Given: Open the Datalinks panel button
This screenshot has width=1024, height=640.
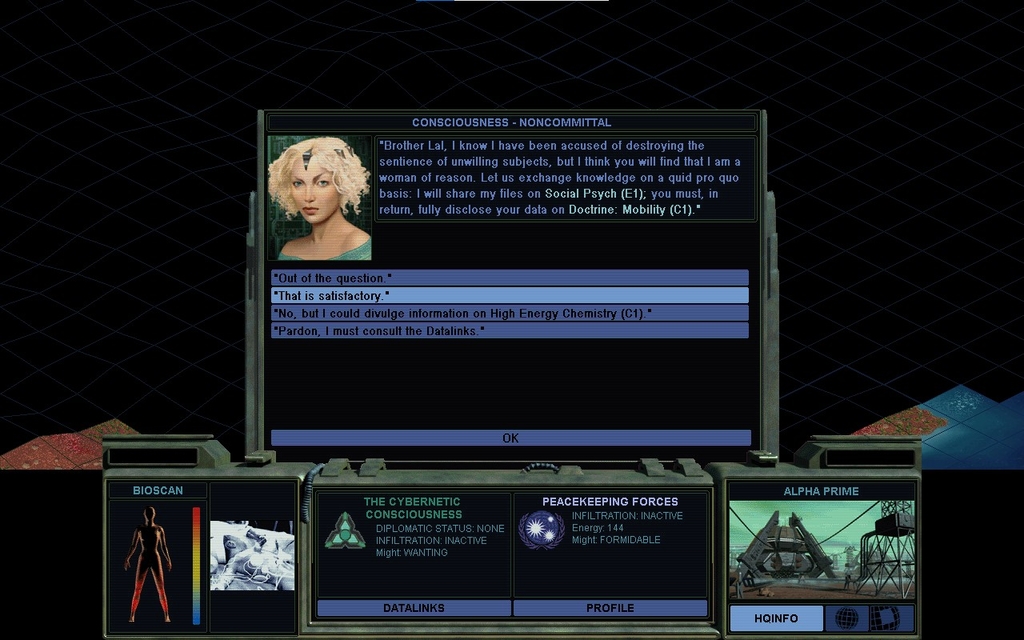Looking at the screenshot, I should pyautogui.click(x=413, y=608).
